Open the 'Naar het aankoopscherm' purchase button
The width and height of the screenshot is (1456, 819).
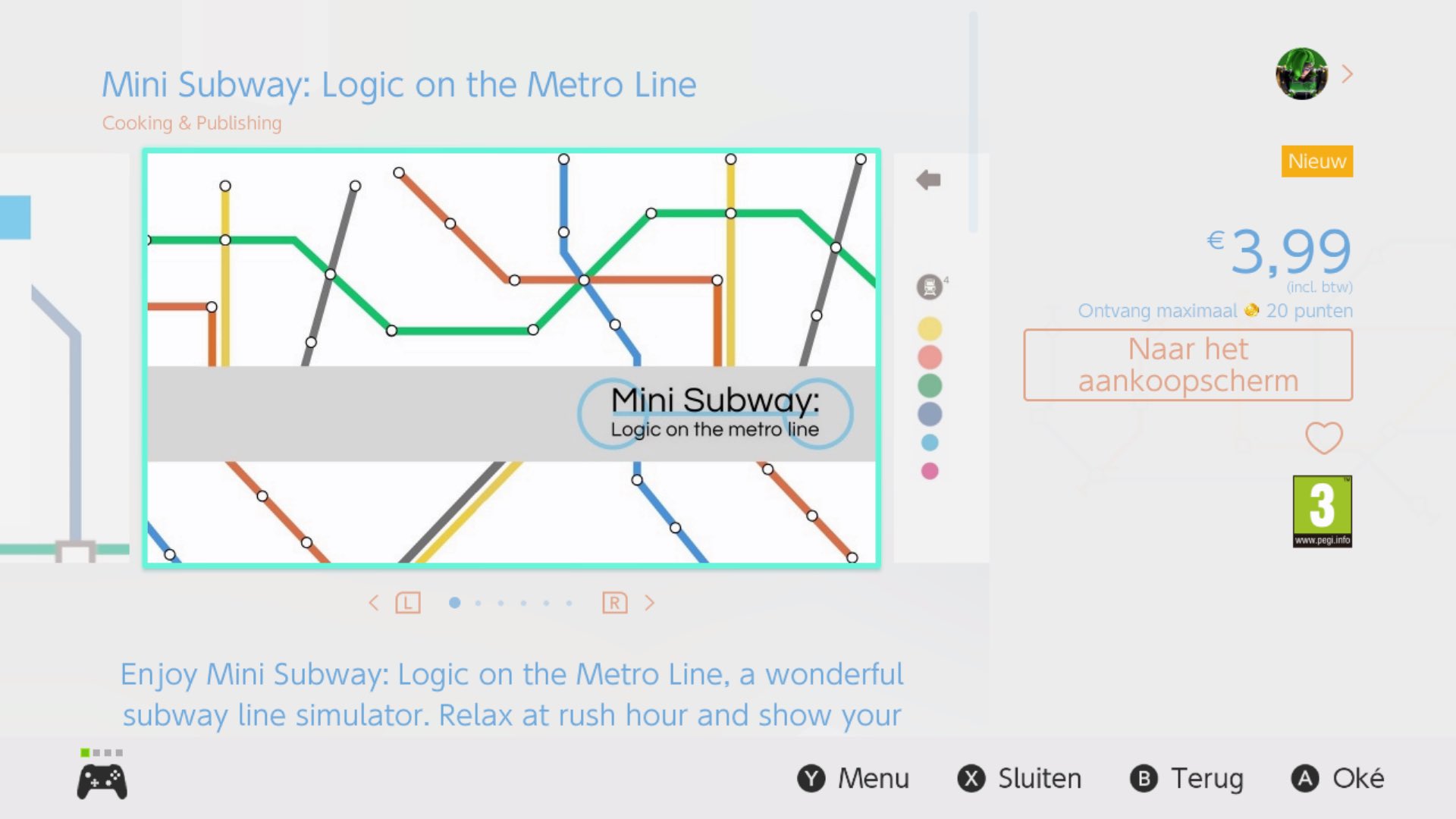(1188, 365)
